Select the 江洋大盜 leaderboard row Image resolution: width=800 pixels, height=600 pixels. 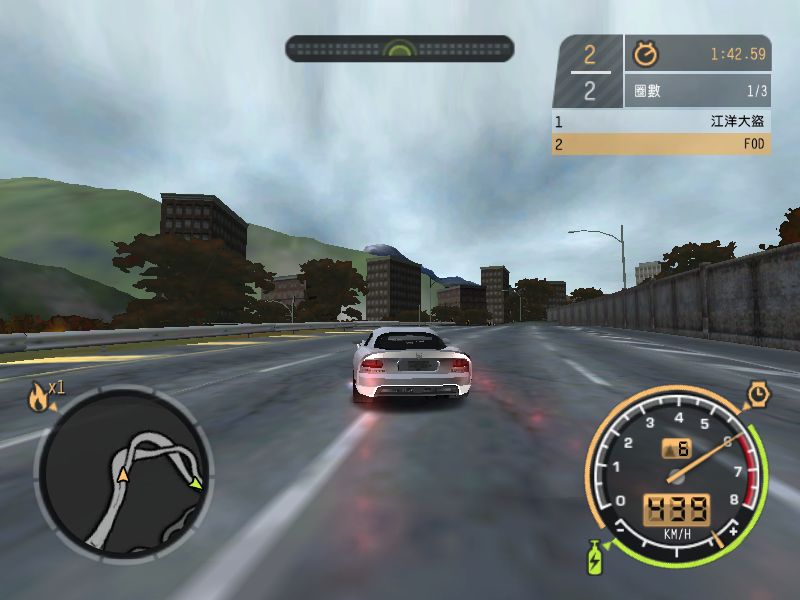click(661, 121)
